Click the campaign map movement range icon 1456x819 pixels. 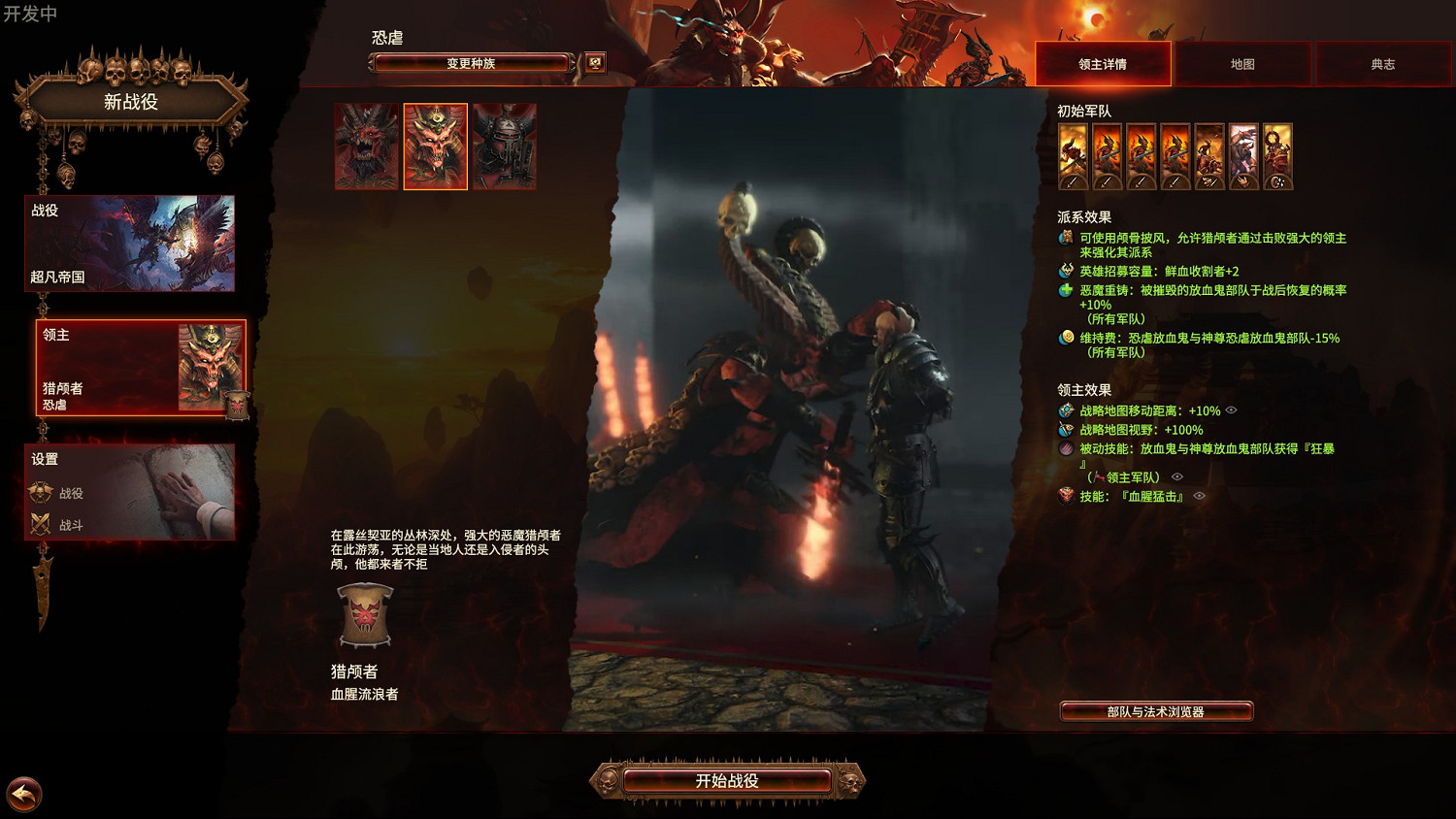click(x=1065, y=410)
